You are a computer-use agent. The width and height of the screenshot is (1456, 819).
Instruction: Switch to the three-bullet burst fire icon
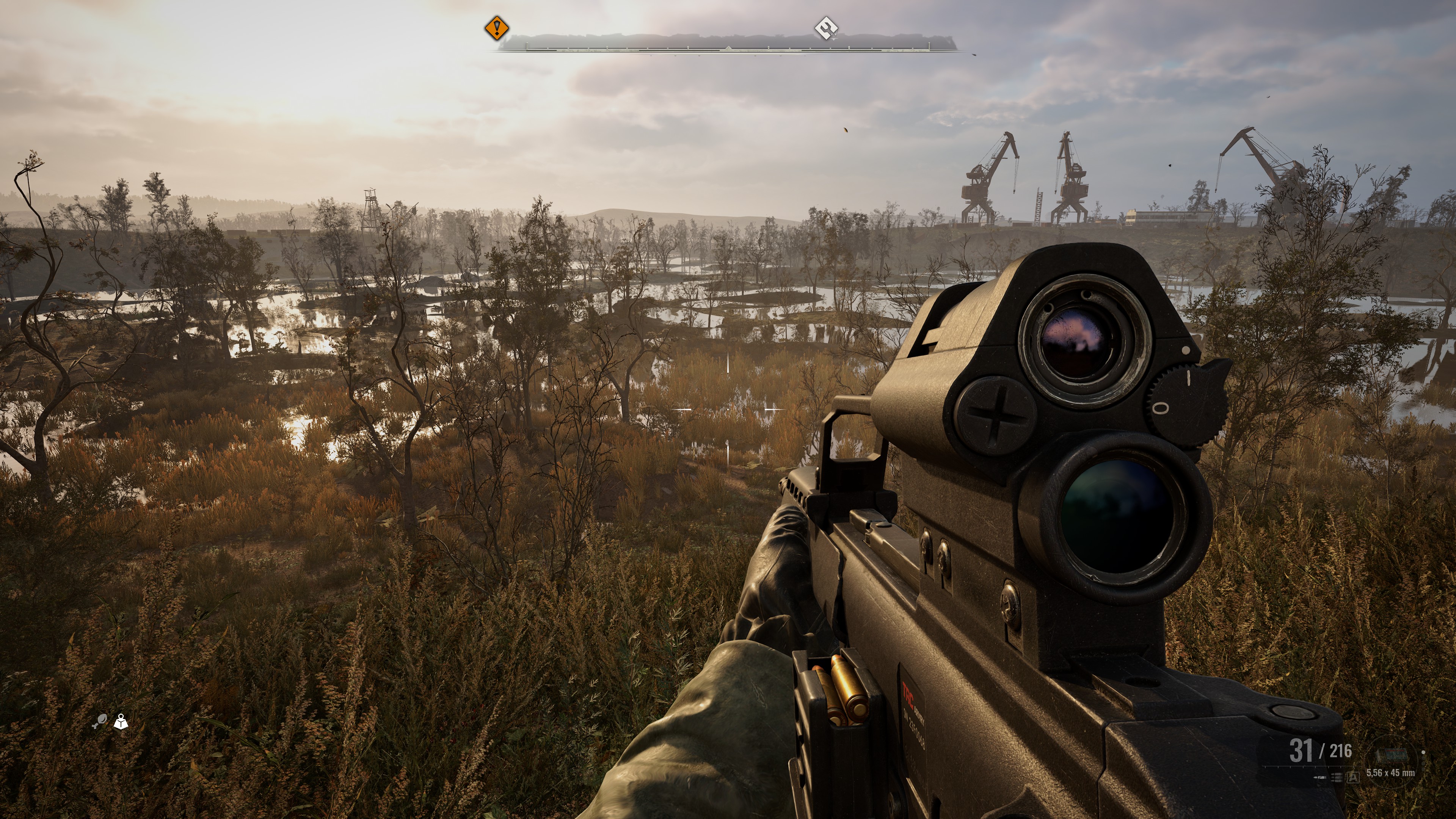tap(1337, 778)
